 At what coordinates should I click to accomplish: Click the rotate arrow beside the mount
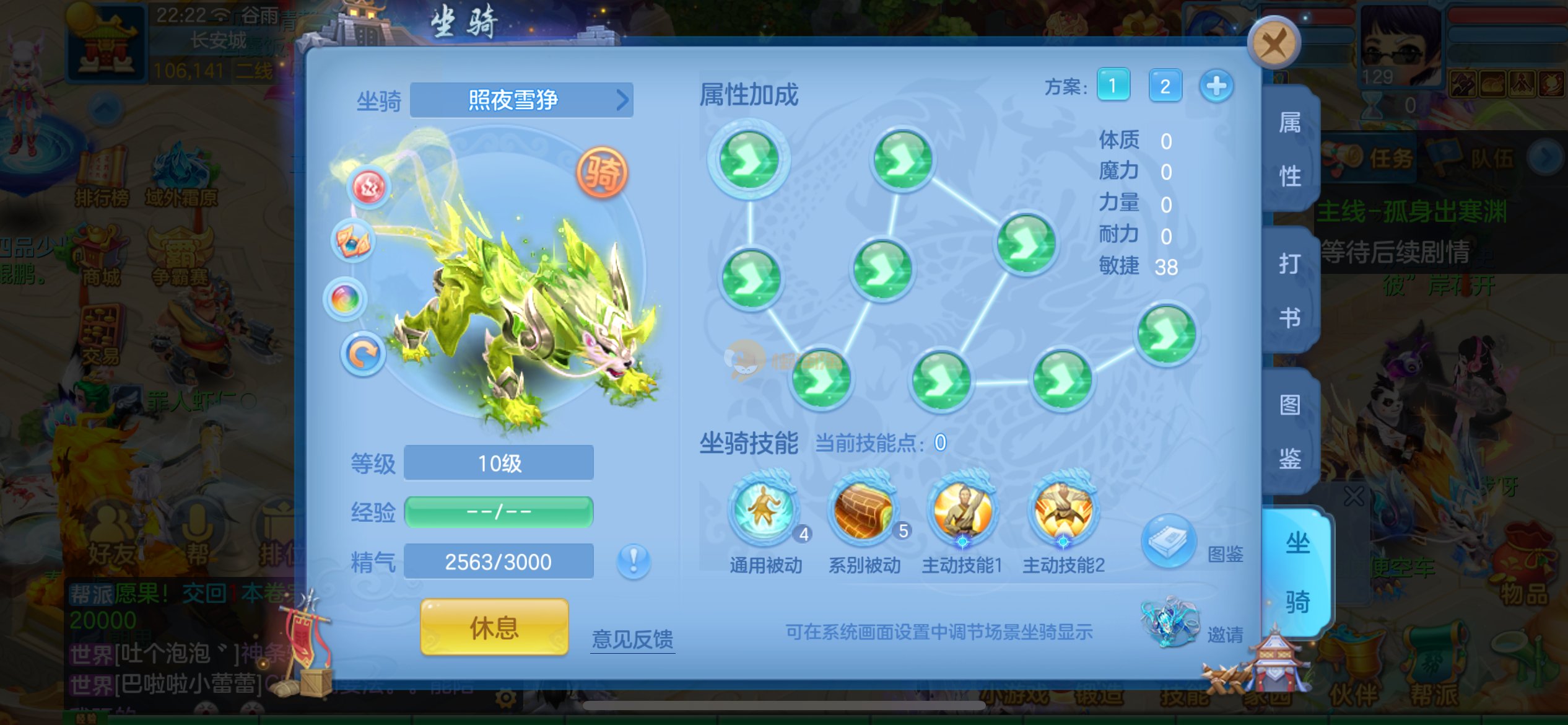click(363, 354)
